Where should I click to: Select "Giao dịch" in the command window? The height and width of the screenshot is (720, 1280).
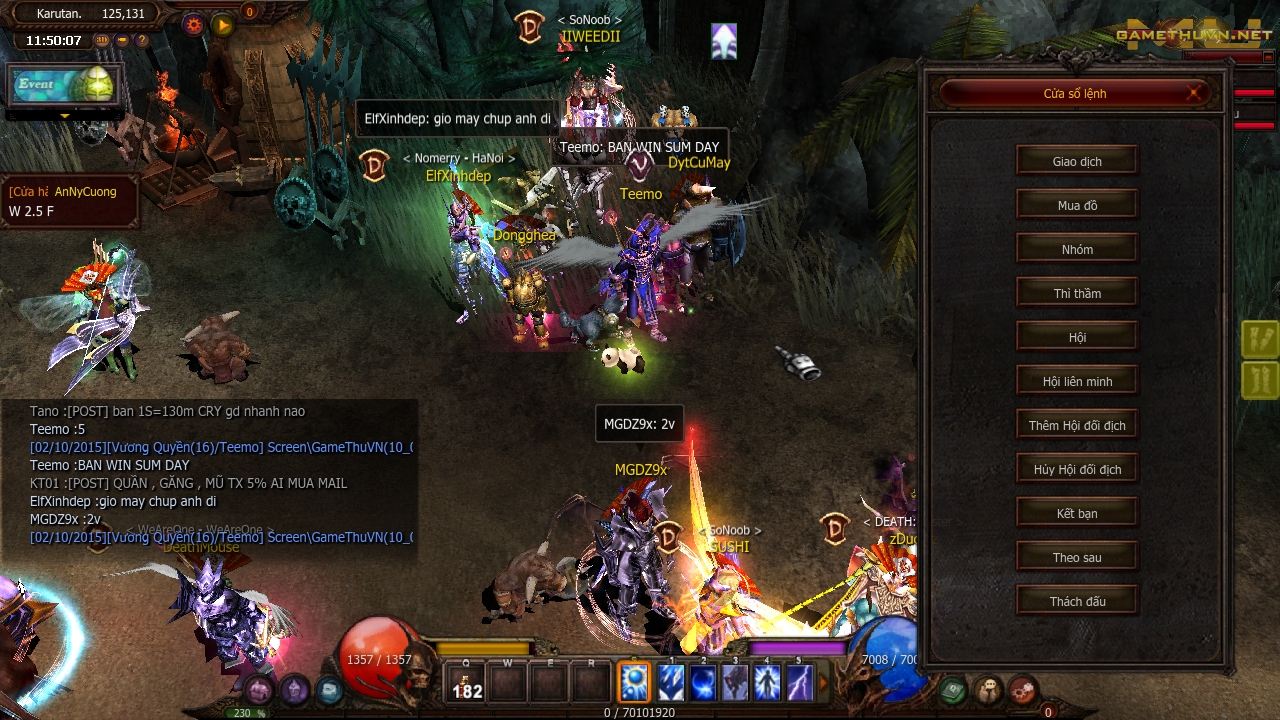click(x=1076, y=160)
